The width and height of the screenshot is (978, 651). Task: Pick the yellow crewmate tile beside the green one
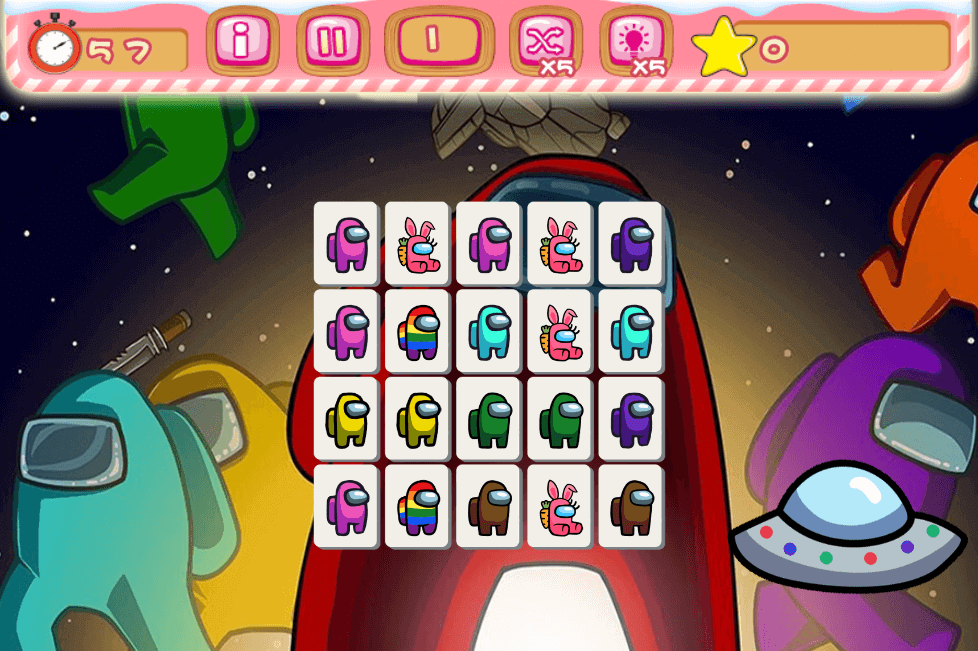pyautogui.click(x=417, y=419)
